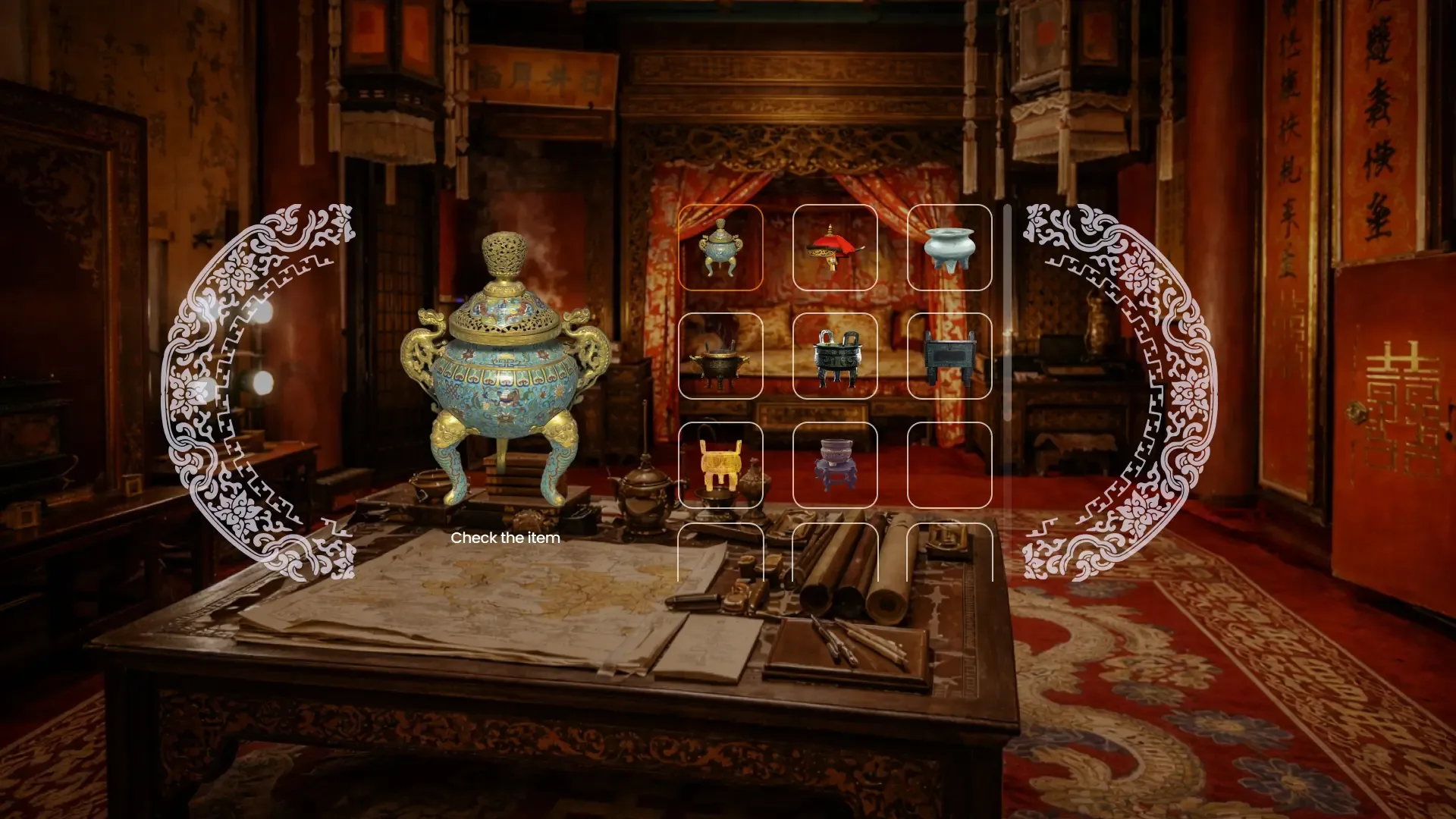
Task: Activate the Check the item label
Action: pos(506,538)
